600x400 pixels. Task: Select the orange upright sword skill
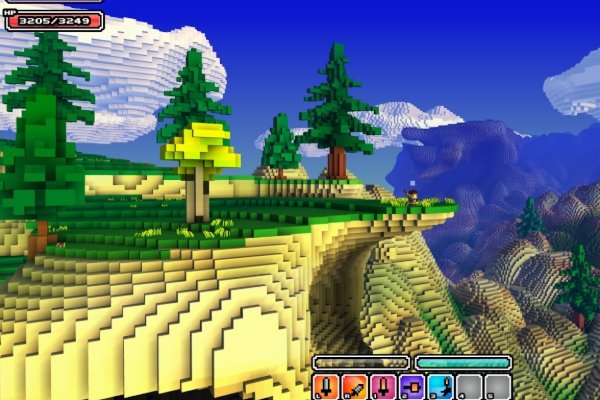coord(325,388)
